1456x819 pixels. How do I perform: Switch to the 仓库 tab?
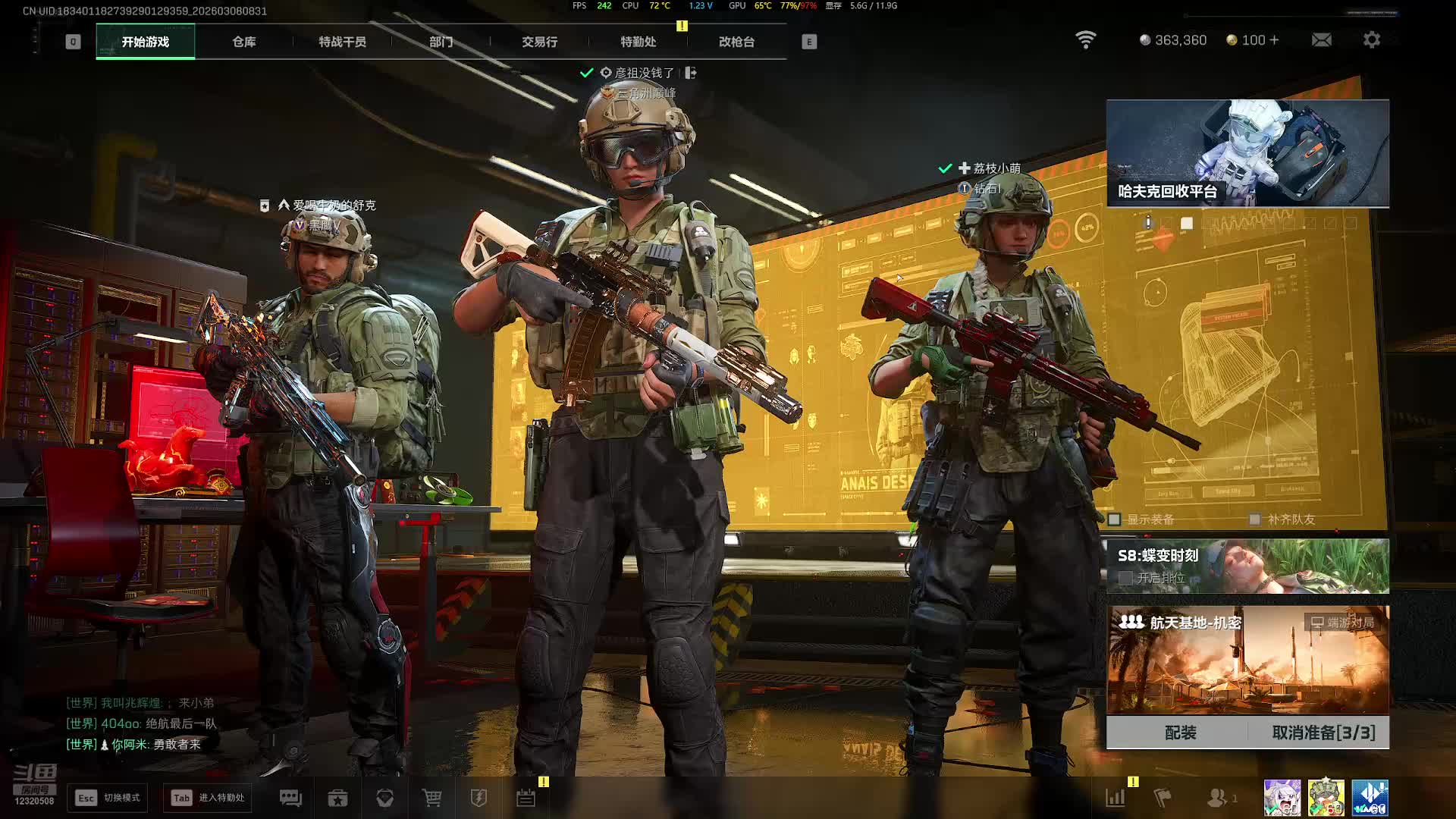243,42
